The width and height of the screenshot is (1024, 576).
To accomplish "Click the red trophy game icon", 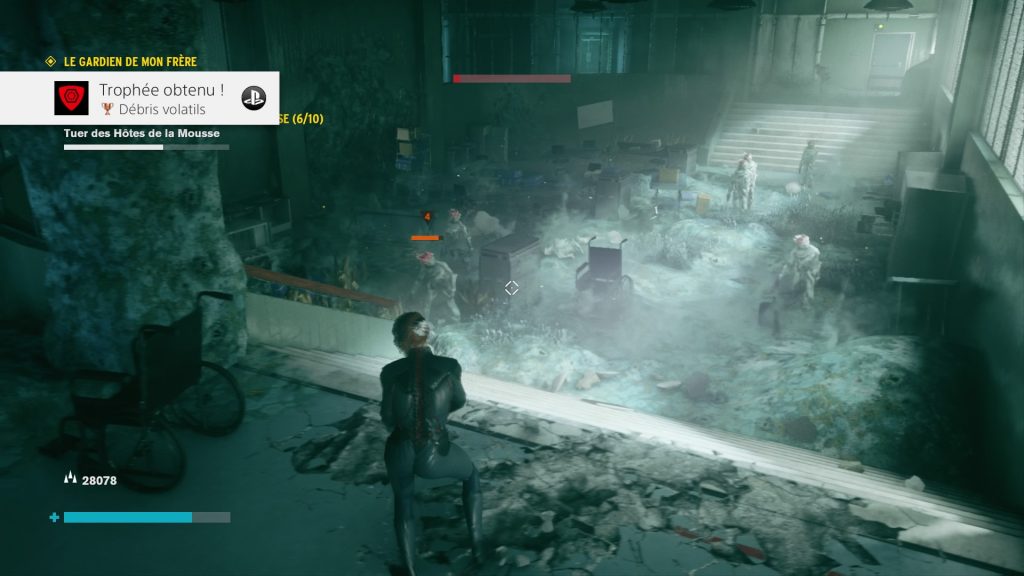I will click(x=71, y=98).
